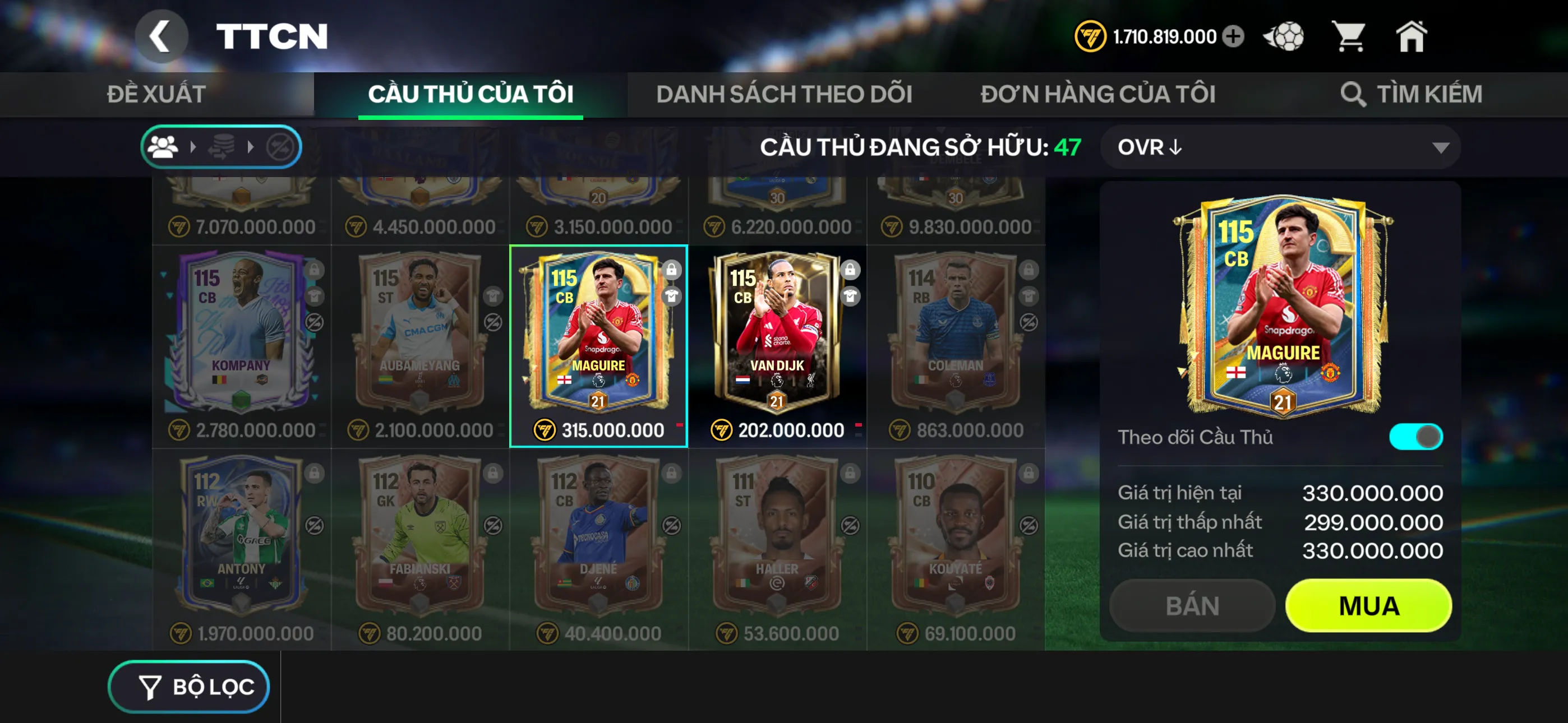1568x723 pixels.
Task: Expand the second breadcrumb arrow
Action: (x=250, y=146)
